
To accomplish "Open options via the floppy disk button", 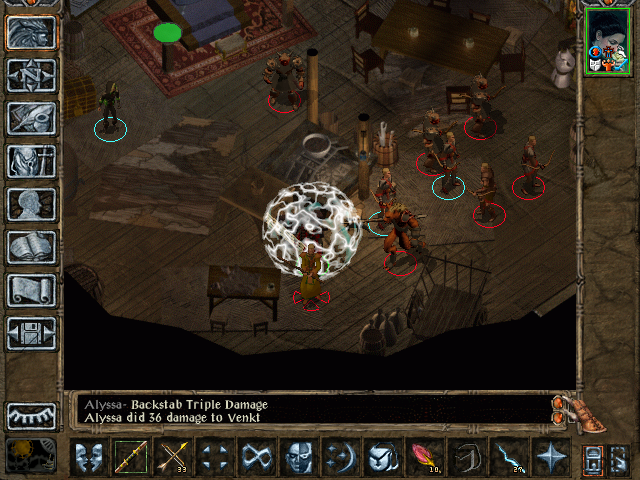I will (32, 333).
